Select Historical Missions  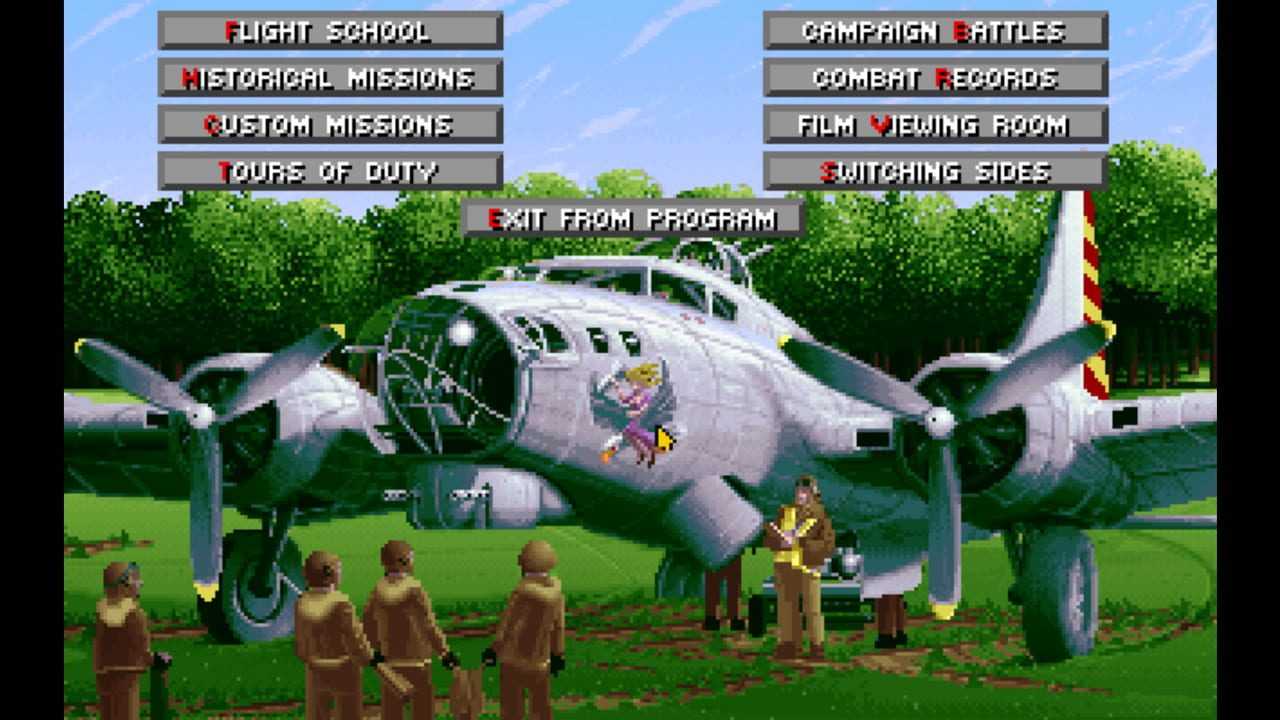click(x=330, y=78)
